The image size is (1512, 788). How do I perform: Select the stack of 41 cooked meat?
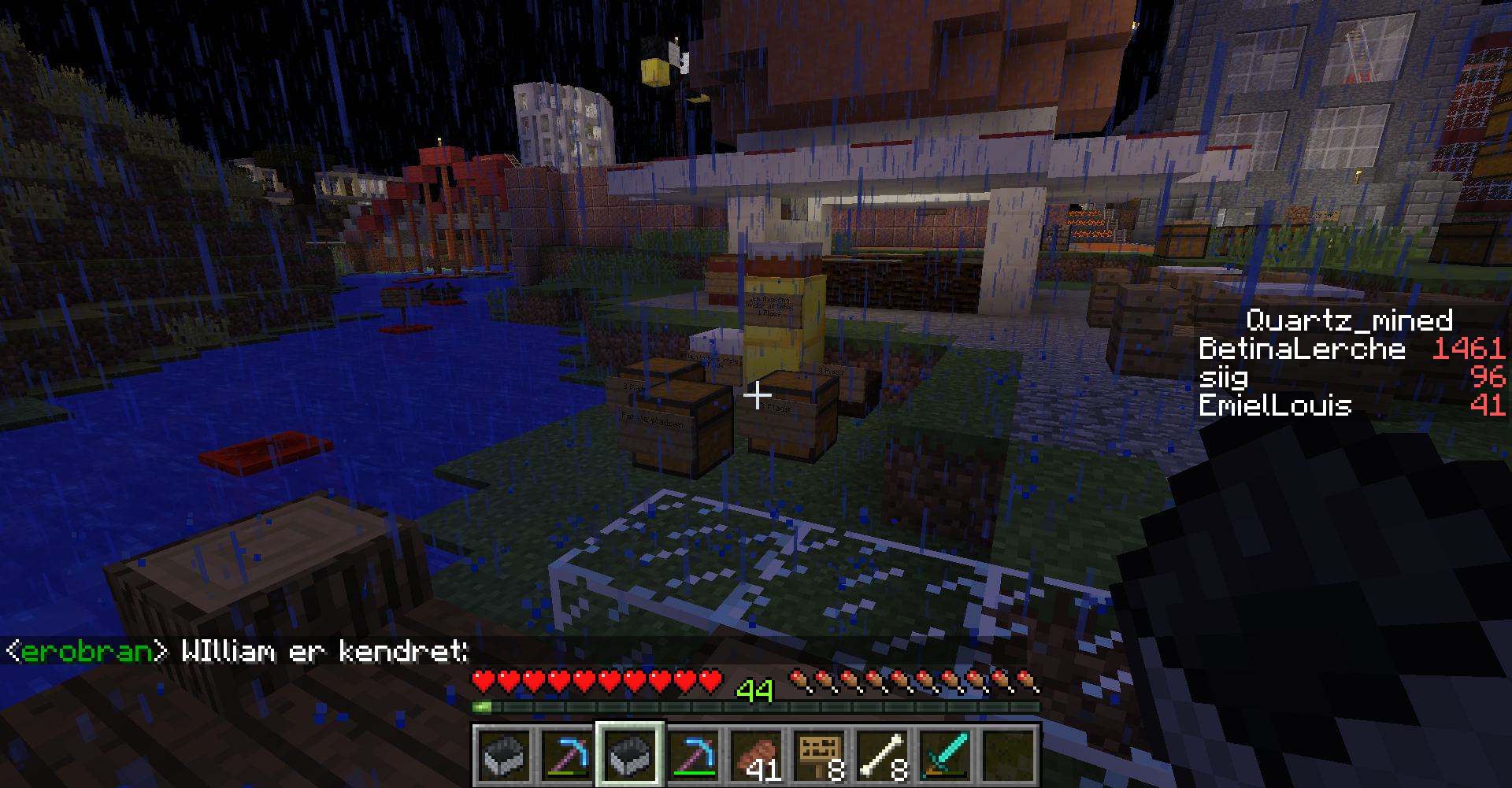click(x=756, y=756)
